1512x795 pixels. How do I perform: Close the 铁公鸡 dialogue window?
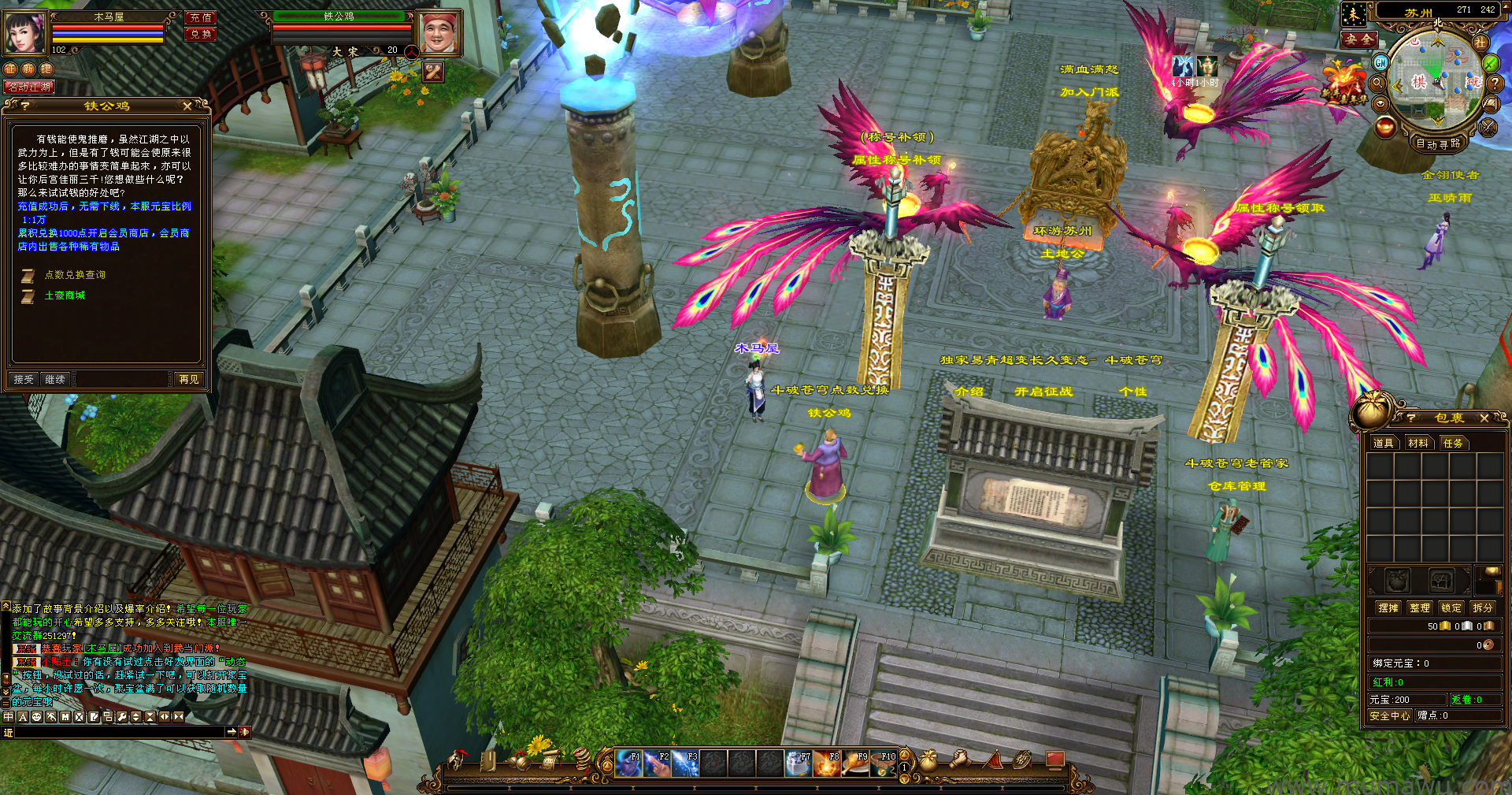[187, 106]
